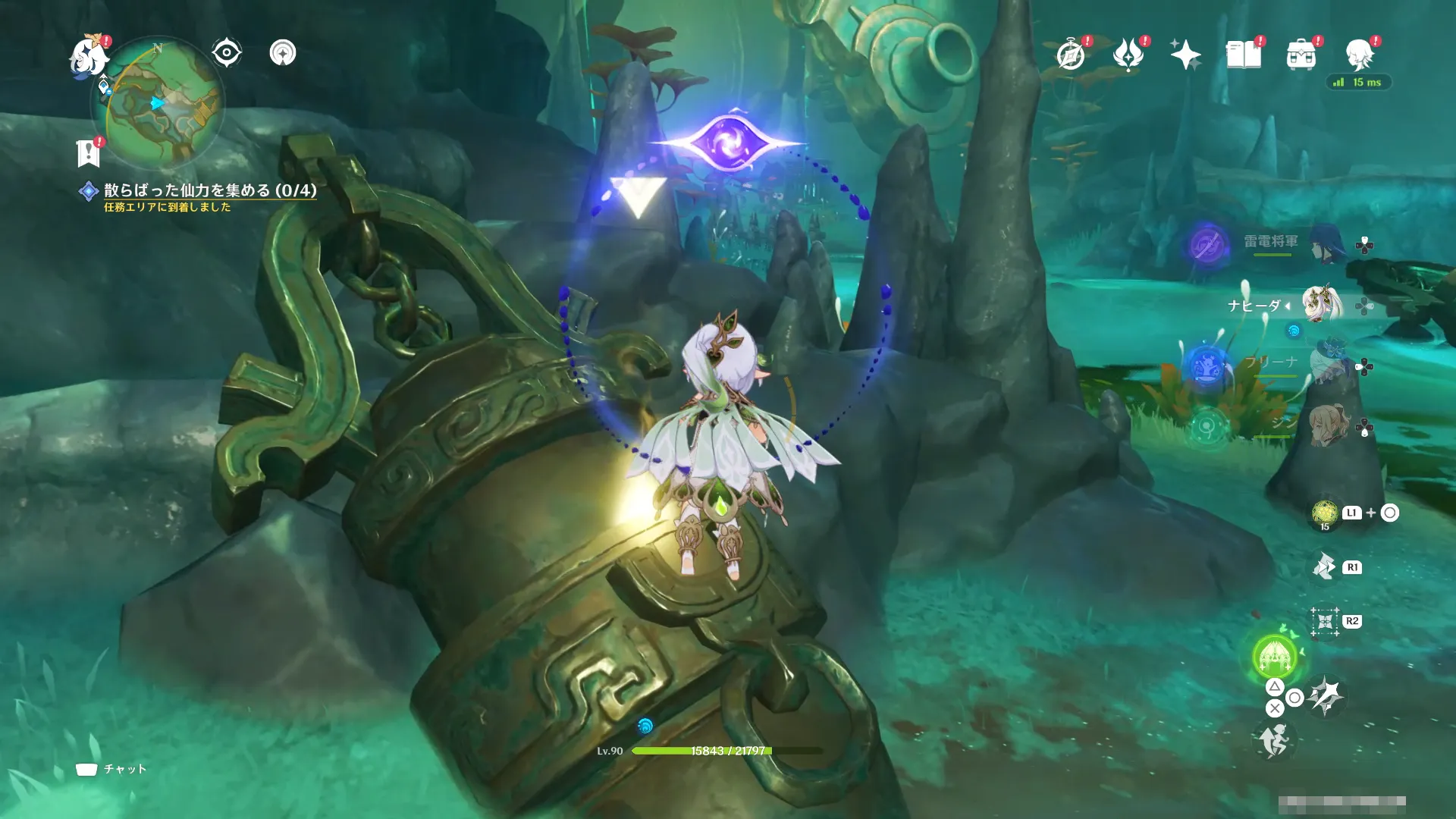This screenshot has width=1456, height=819.
Task: Toggle the elemental sight eye icon
Action: click(x=227, y=53)
